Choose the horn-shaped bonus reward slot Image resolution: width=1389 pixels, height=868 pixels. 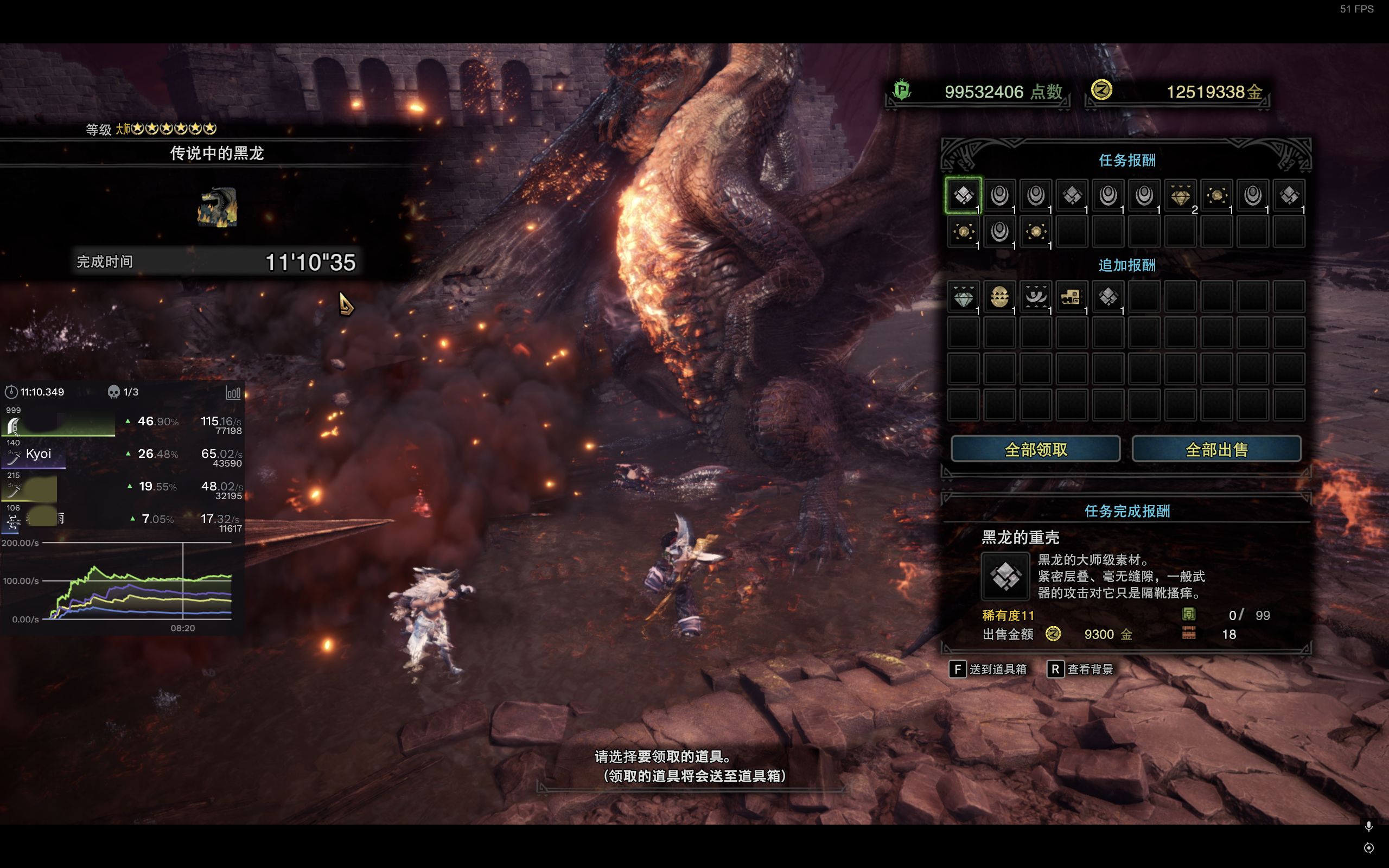(1035, 297)
